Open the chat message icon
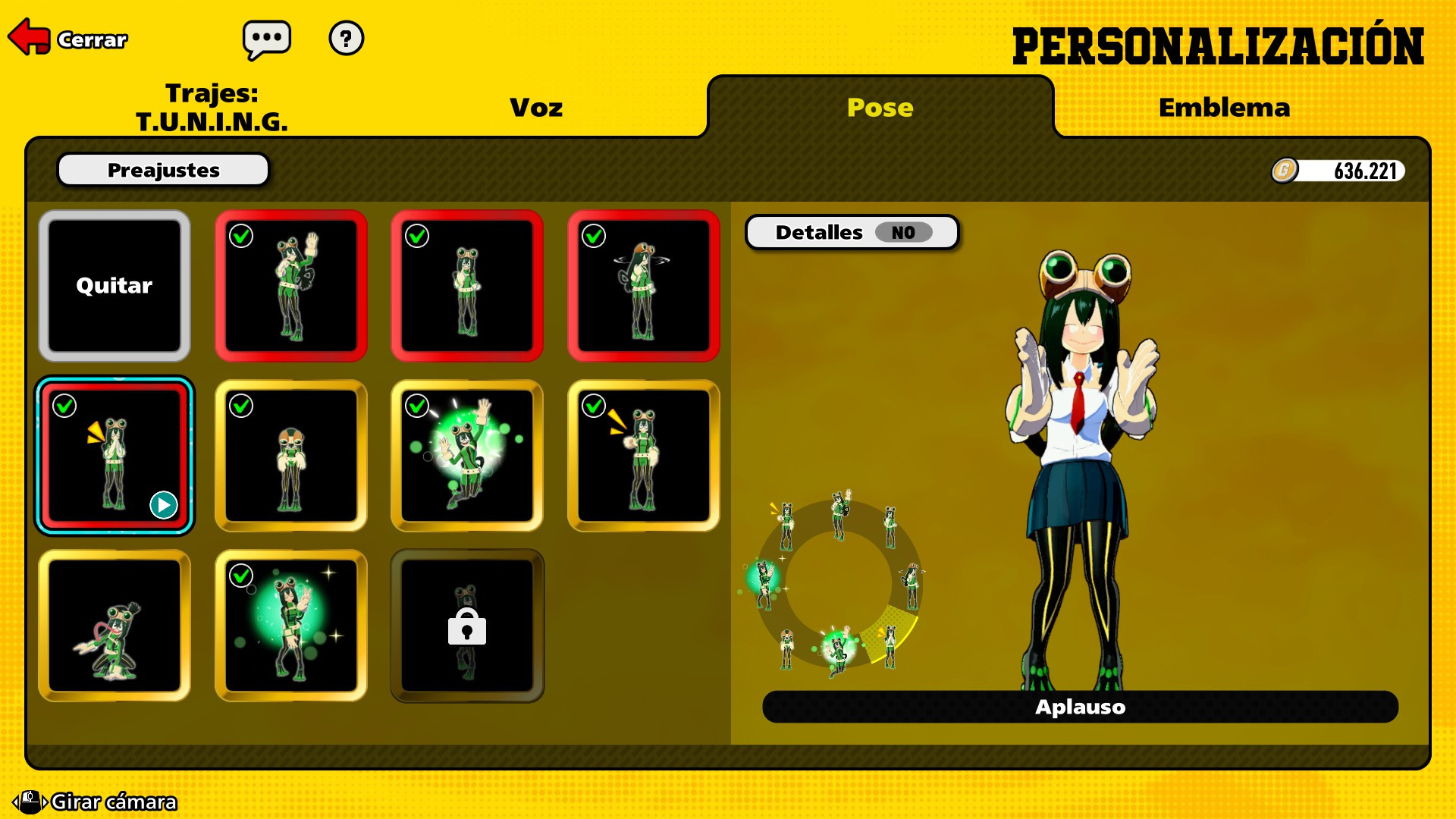 (x=267, y=39)
